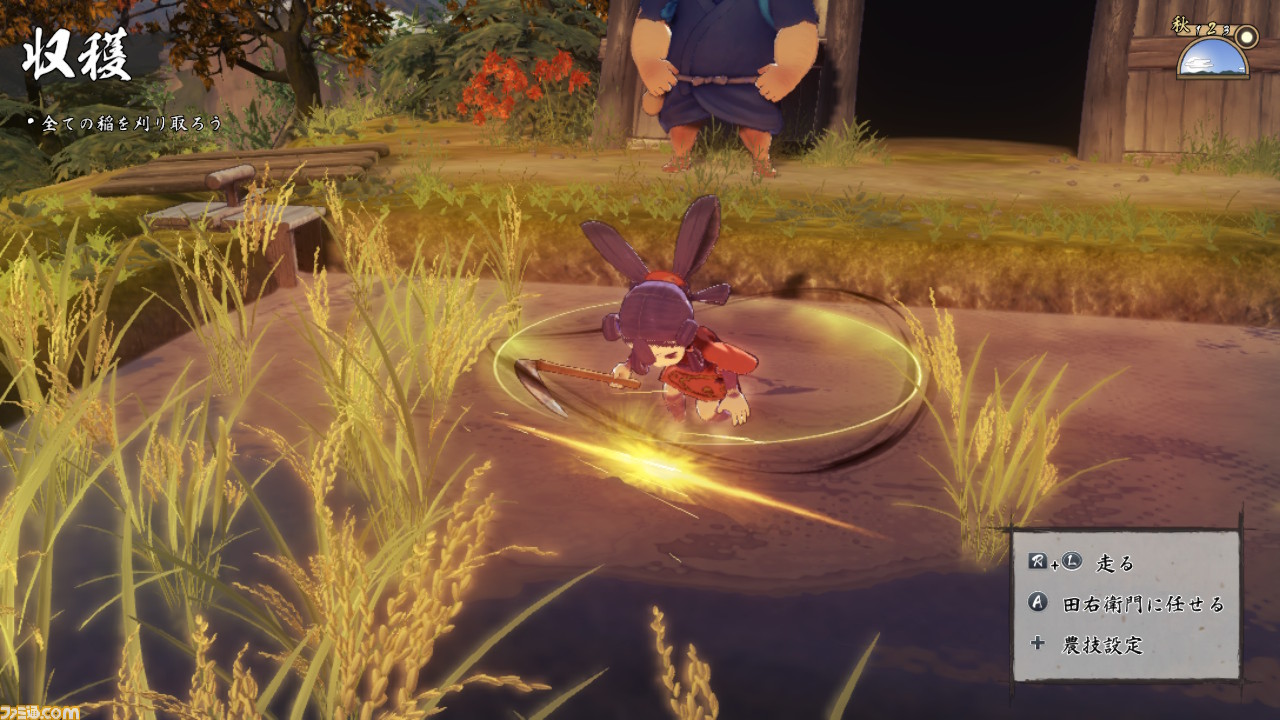Select day marker 2 on the season bar
Viewport: 1280px width, 720px height.
tap(1211, 29)
